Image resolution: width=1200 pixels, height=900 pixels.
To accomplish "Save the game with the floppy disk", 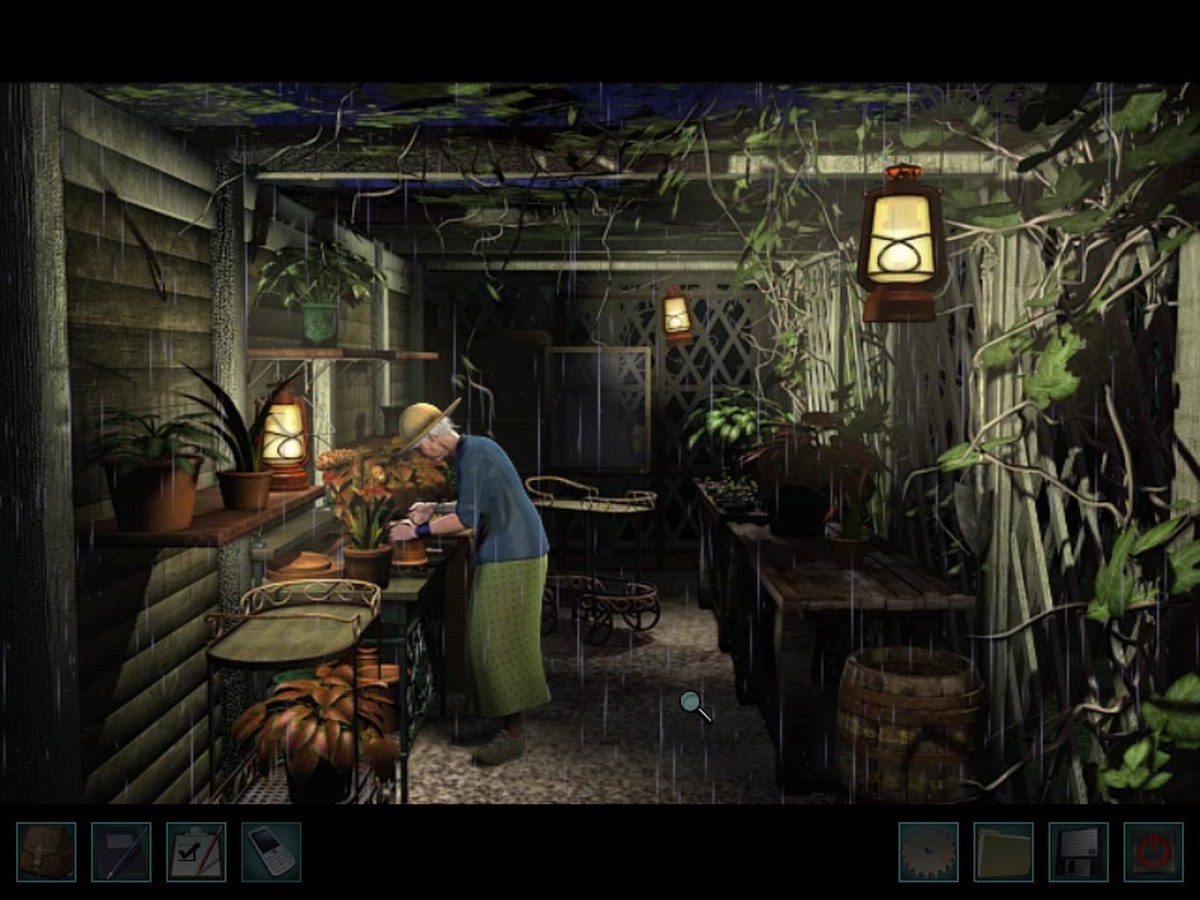I will 1078,852.
